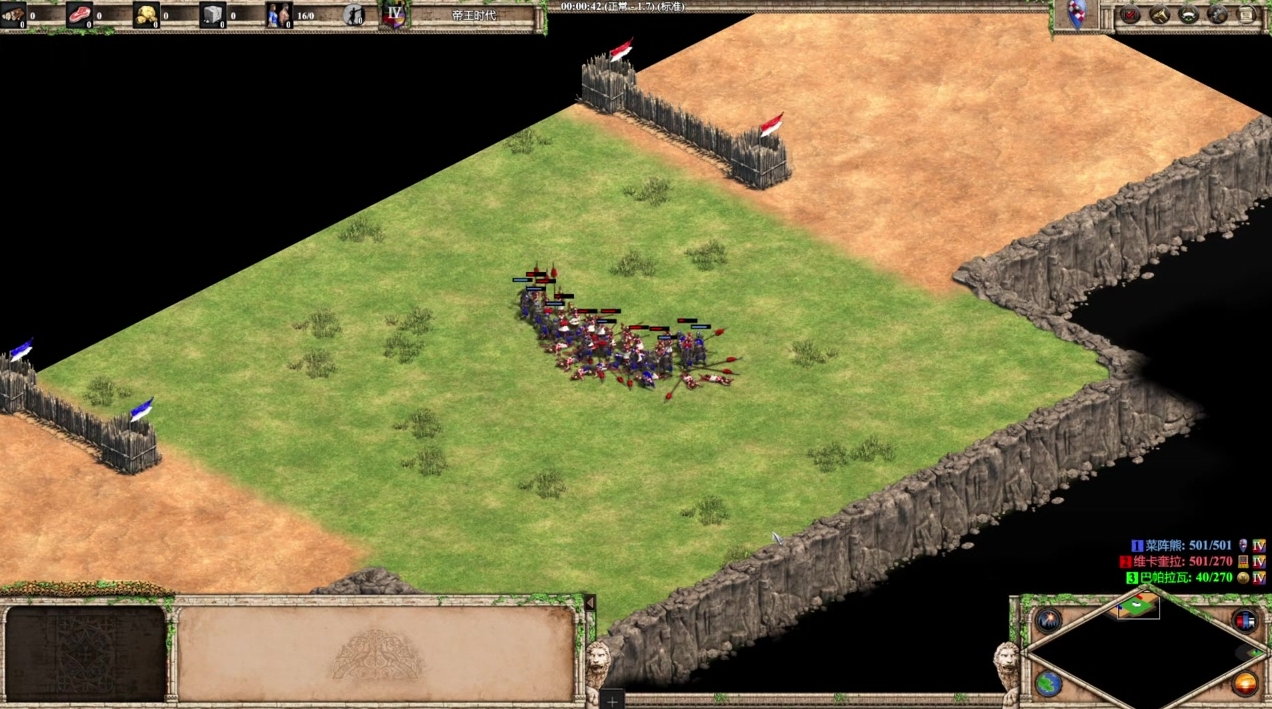Open the objectives checklist button
The width and height of the screenshot is (1272, 709).
pos(1131,15)
